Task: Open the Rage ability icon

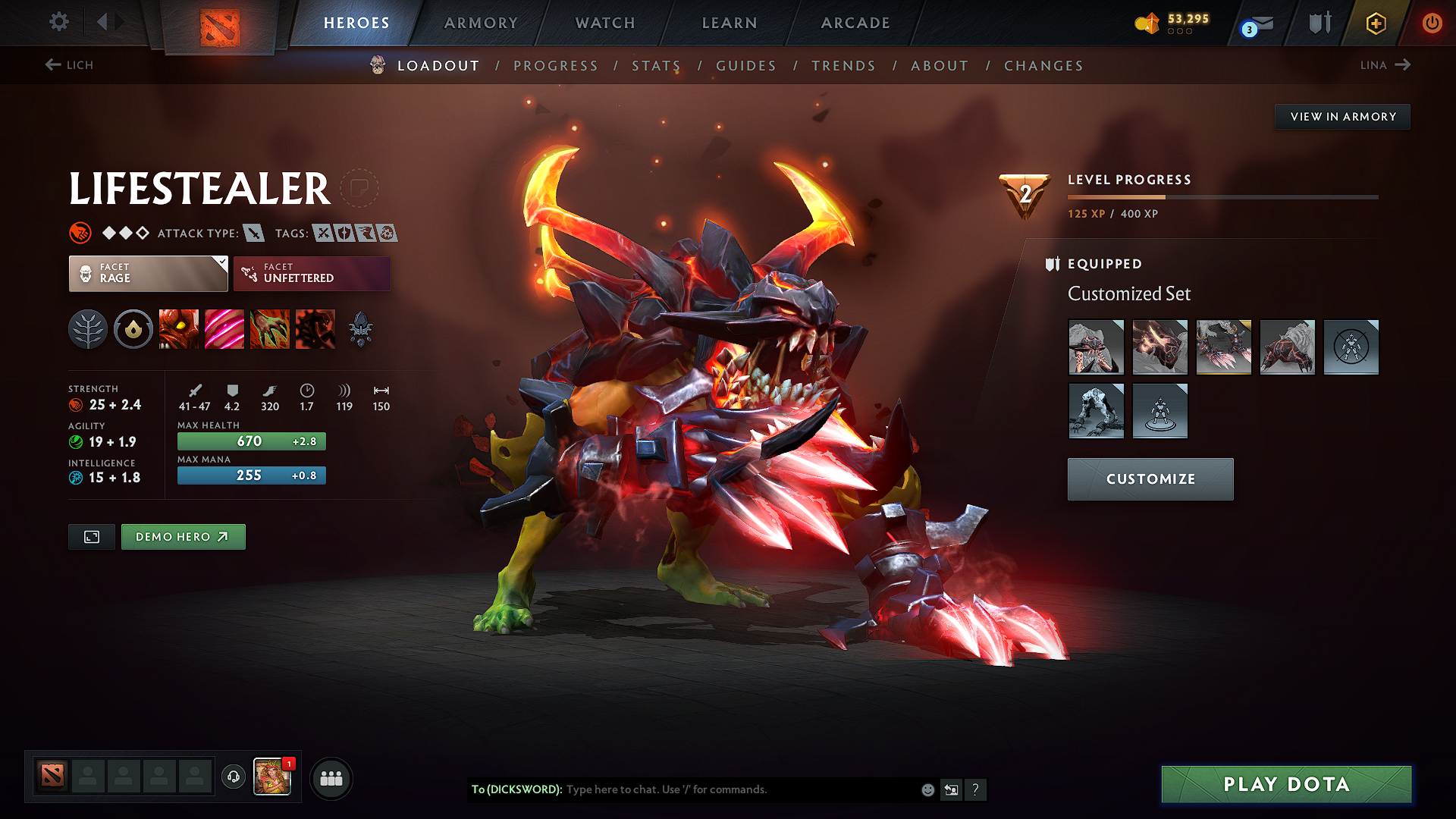Action: click(x=179, y=328)
